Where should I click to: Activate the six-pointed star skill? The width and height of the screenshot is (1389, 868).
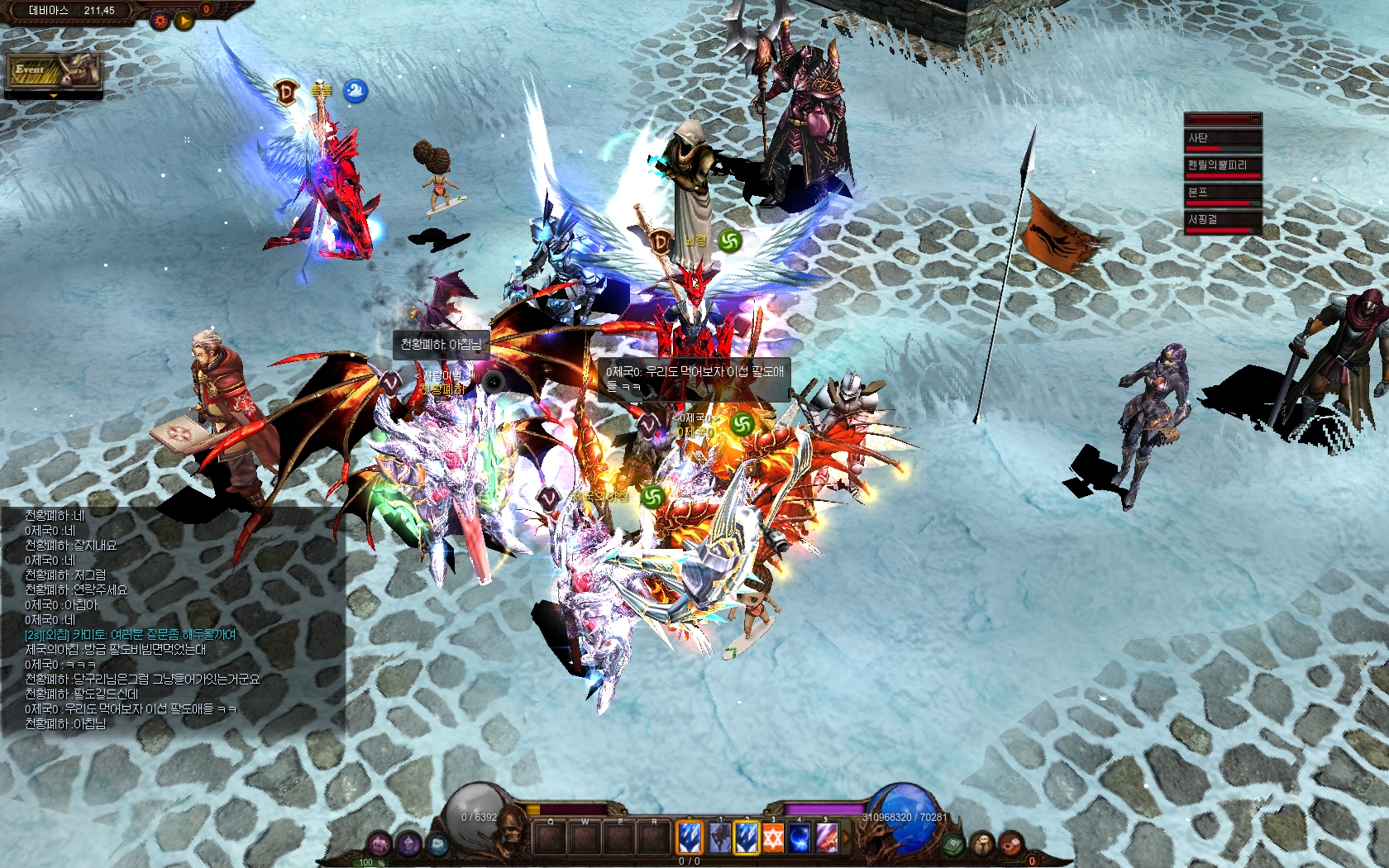[x=772, y=837]
